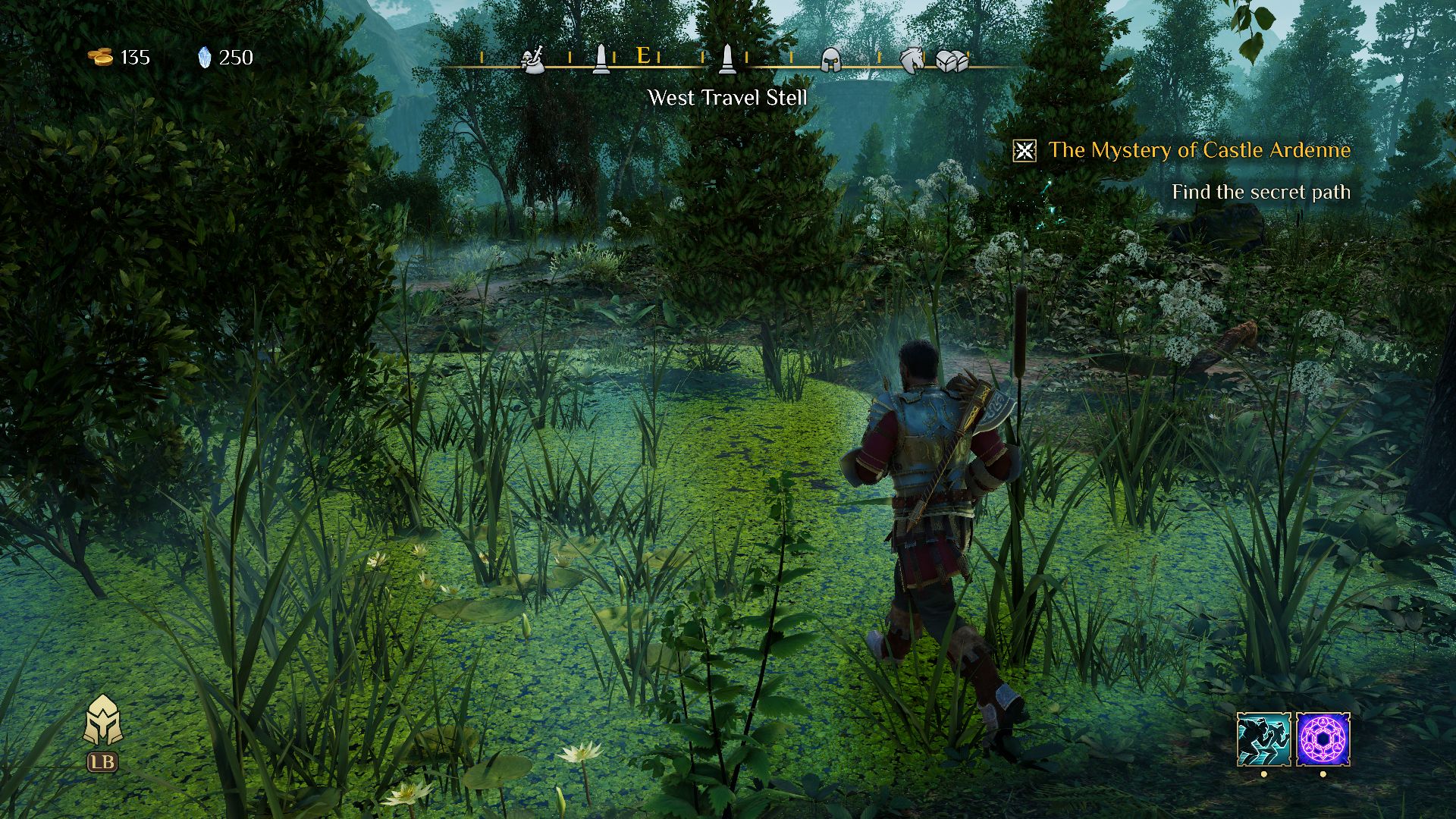1456x819 pixels.
Task: Select the treasure chests compass marker
Action: (952, 60)
